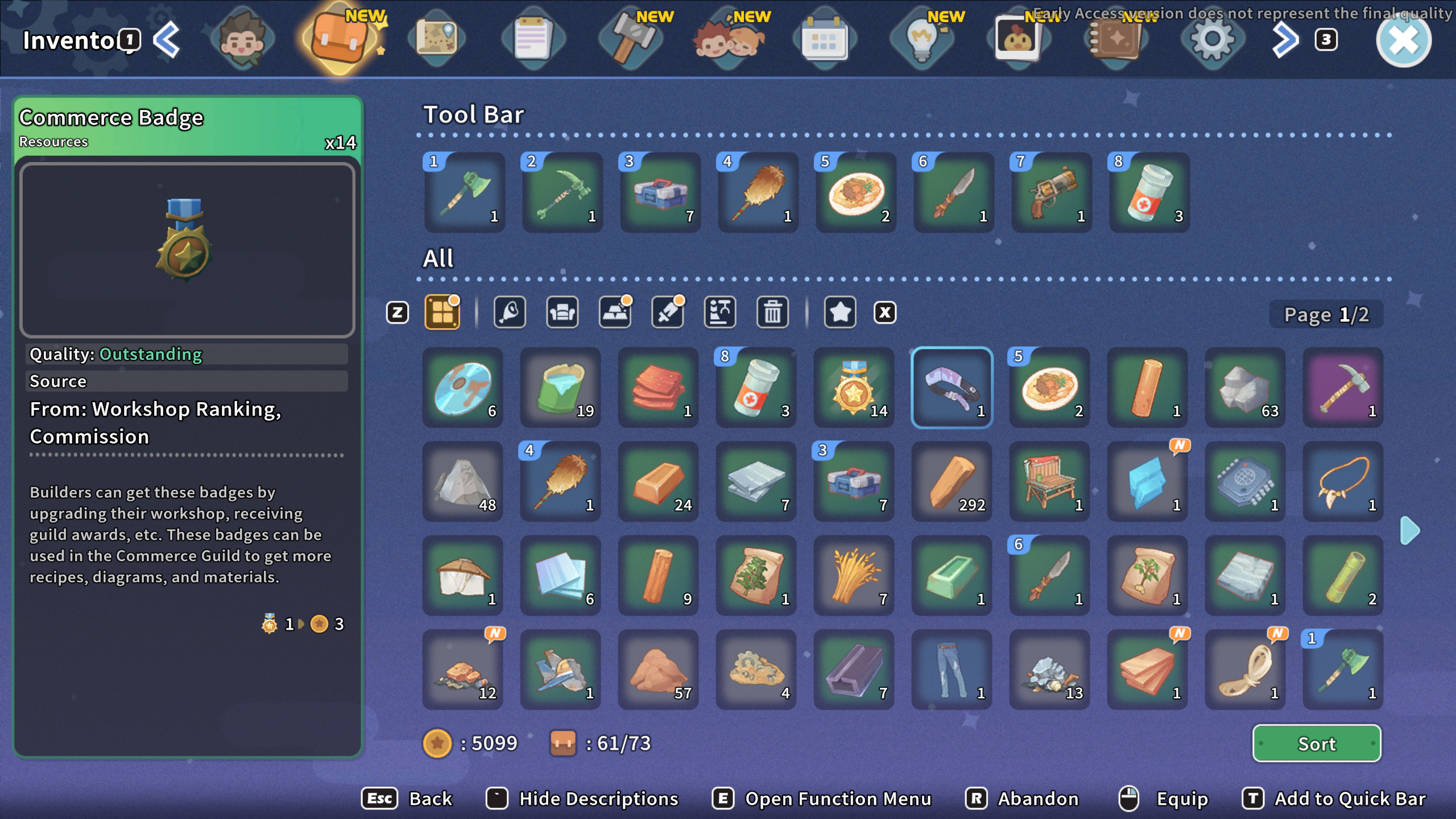Screen dimensions: 1456x819
Task: Open the hammer crafting tab
Action: click(631, 40)
